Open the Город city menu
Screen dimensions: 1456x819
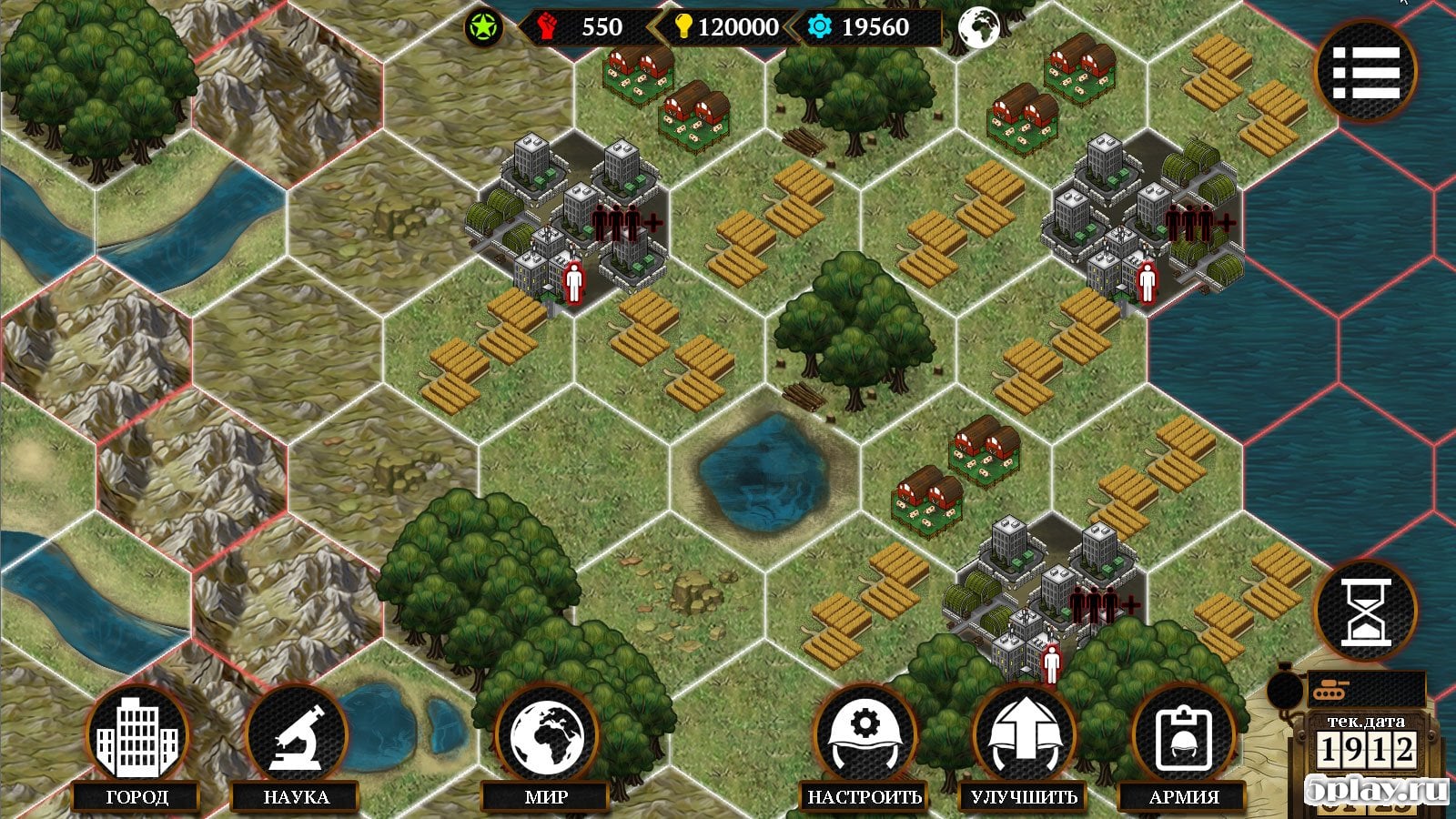137,739
